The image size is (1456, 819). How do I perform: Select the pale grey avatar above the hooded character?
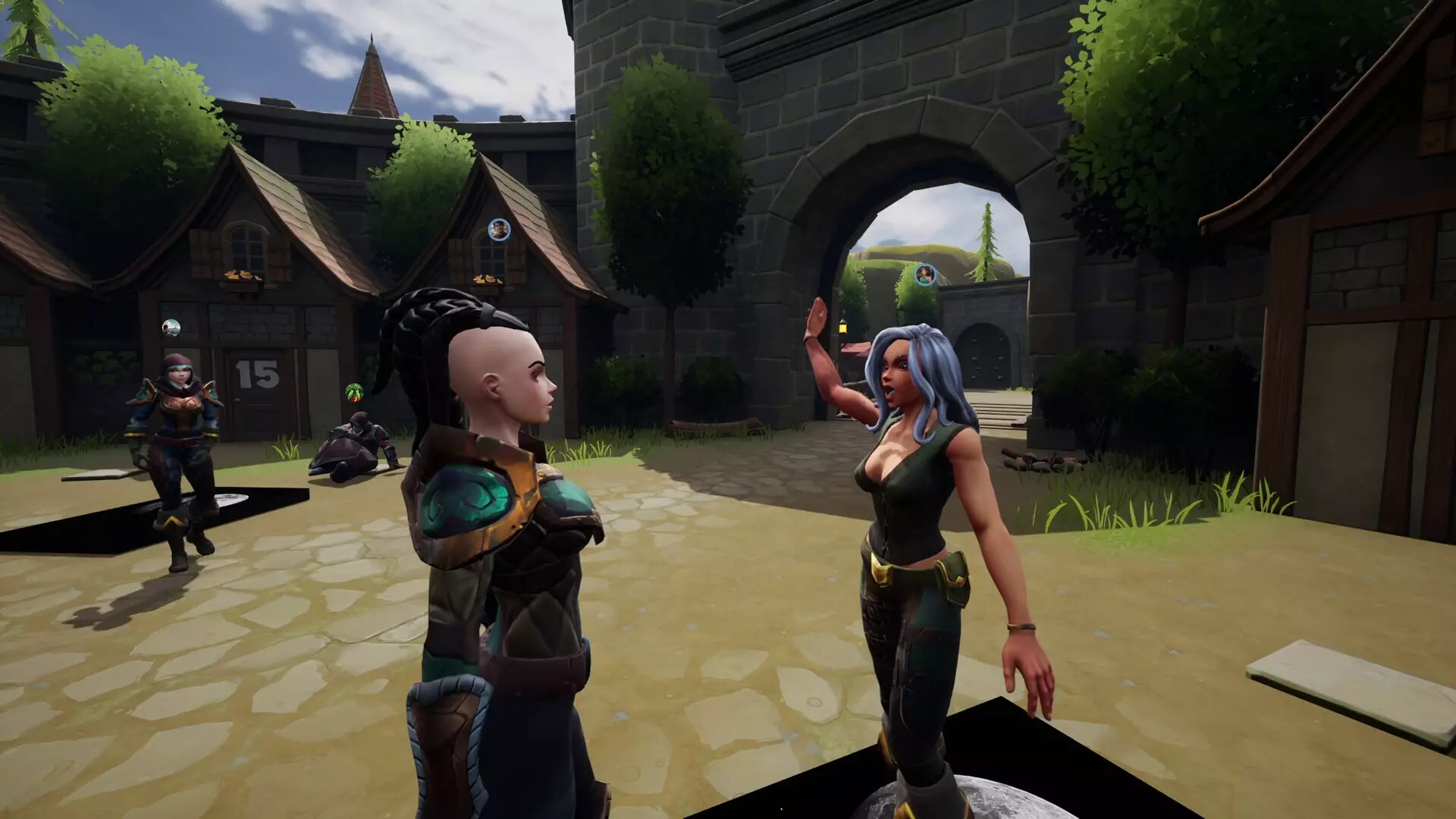[171, 328]
